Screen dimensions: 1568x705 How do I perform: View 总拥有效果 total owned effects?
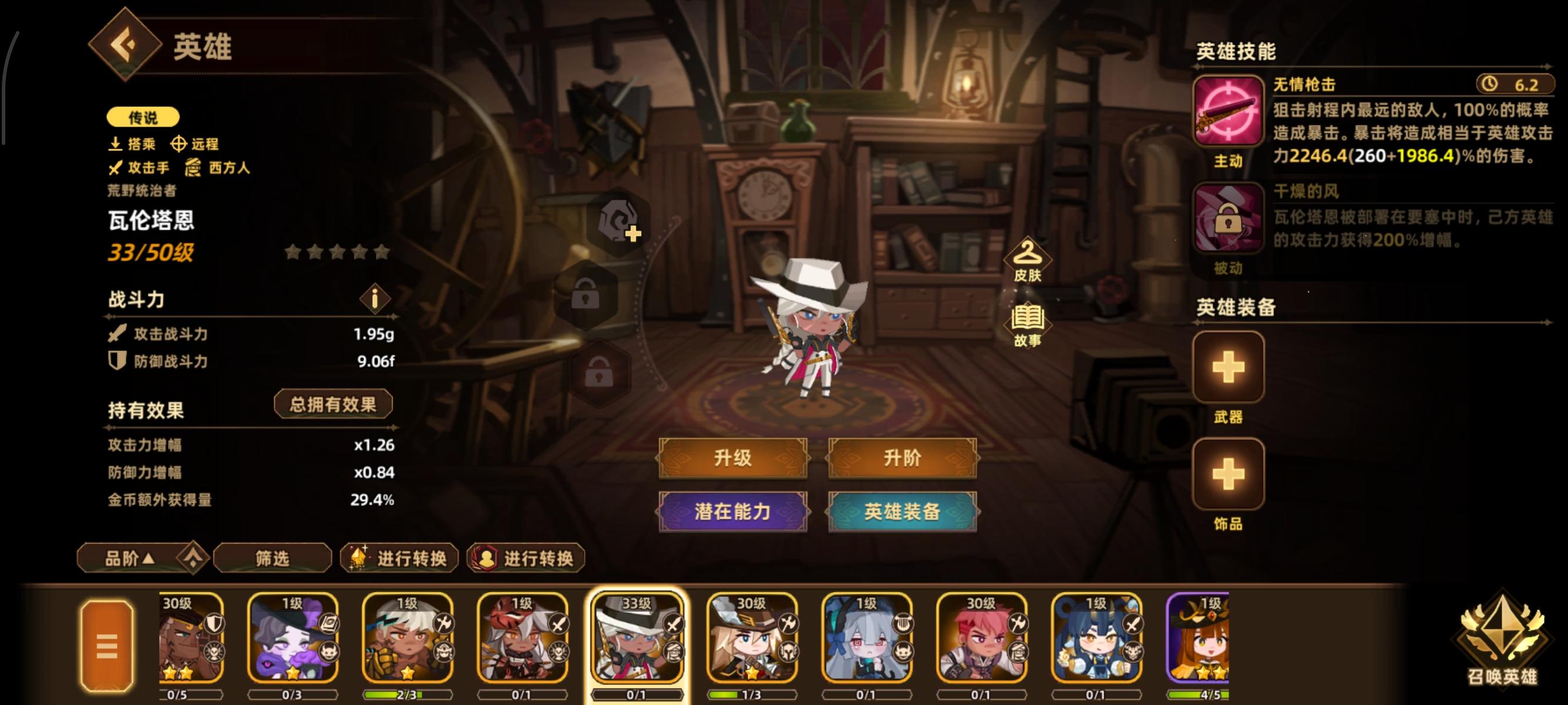click(332, 403)
